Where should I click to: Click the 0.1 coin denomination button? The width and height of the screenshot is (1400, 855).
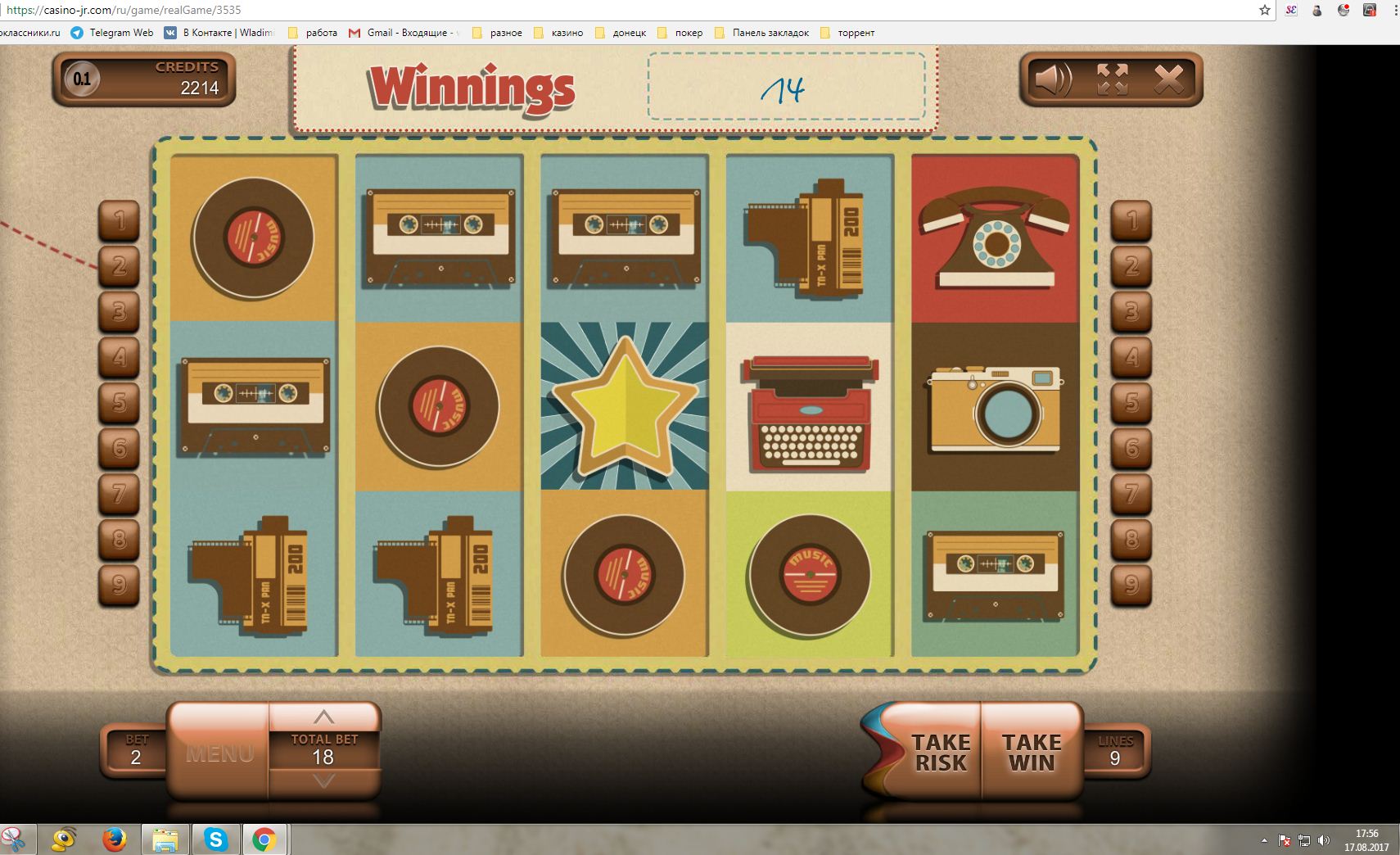tap(82, 79)
